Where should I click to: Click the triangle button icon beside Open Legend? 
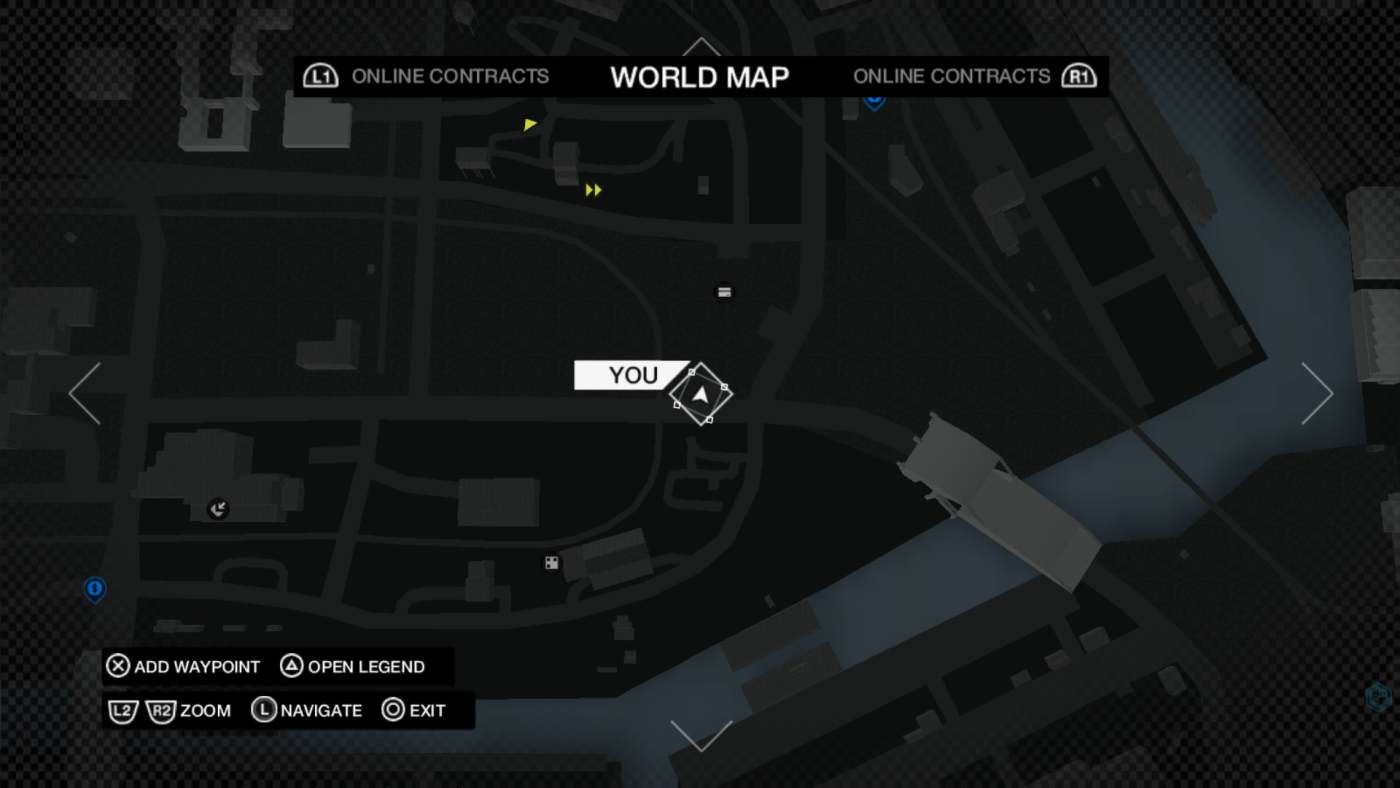(x=291, y=666)
